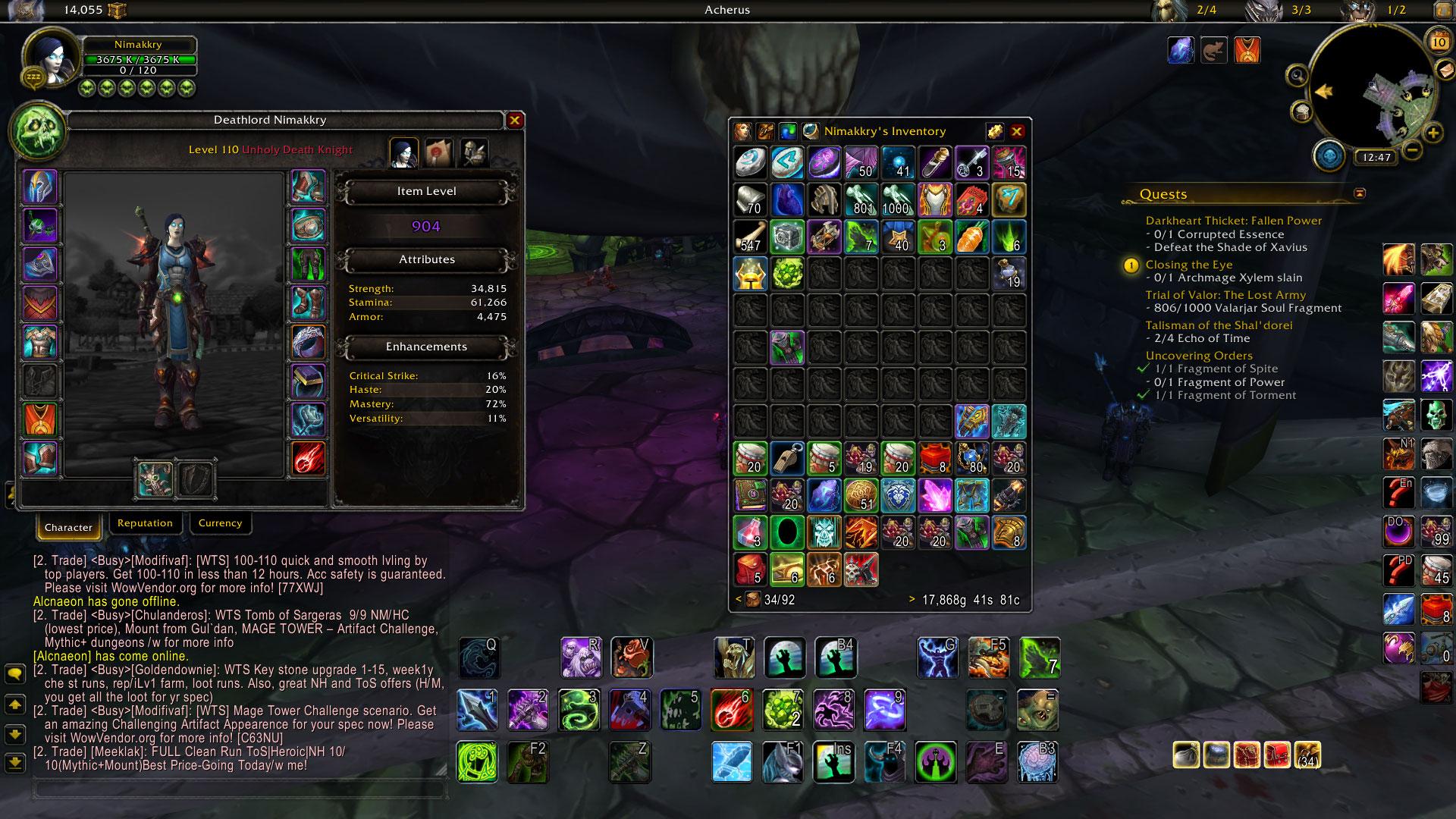
Task: Cast the rose ability bound to V
Action: pos(631,657)
